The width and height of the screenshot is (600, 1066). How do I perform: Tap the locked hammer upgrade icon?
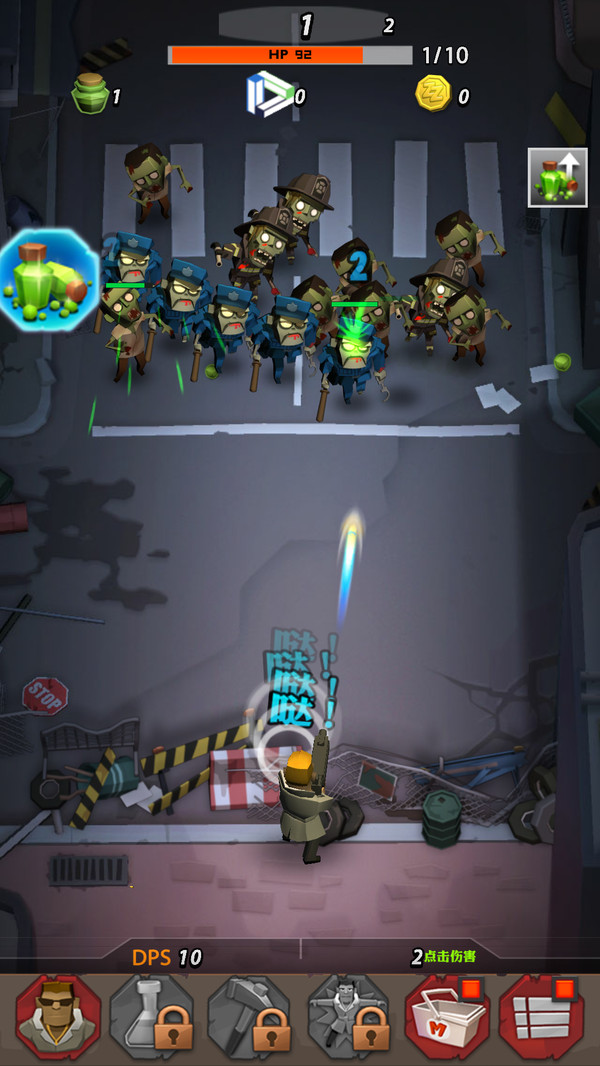251,1017
